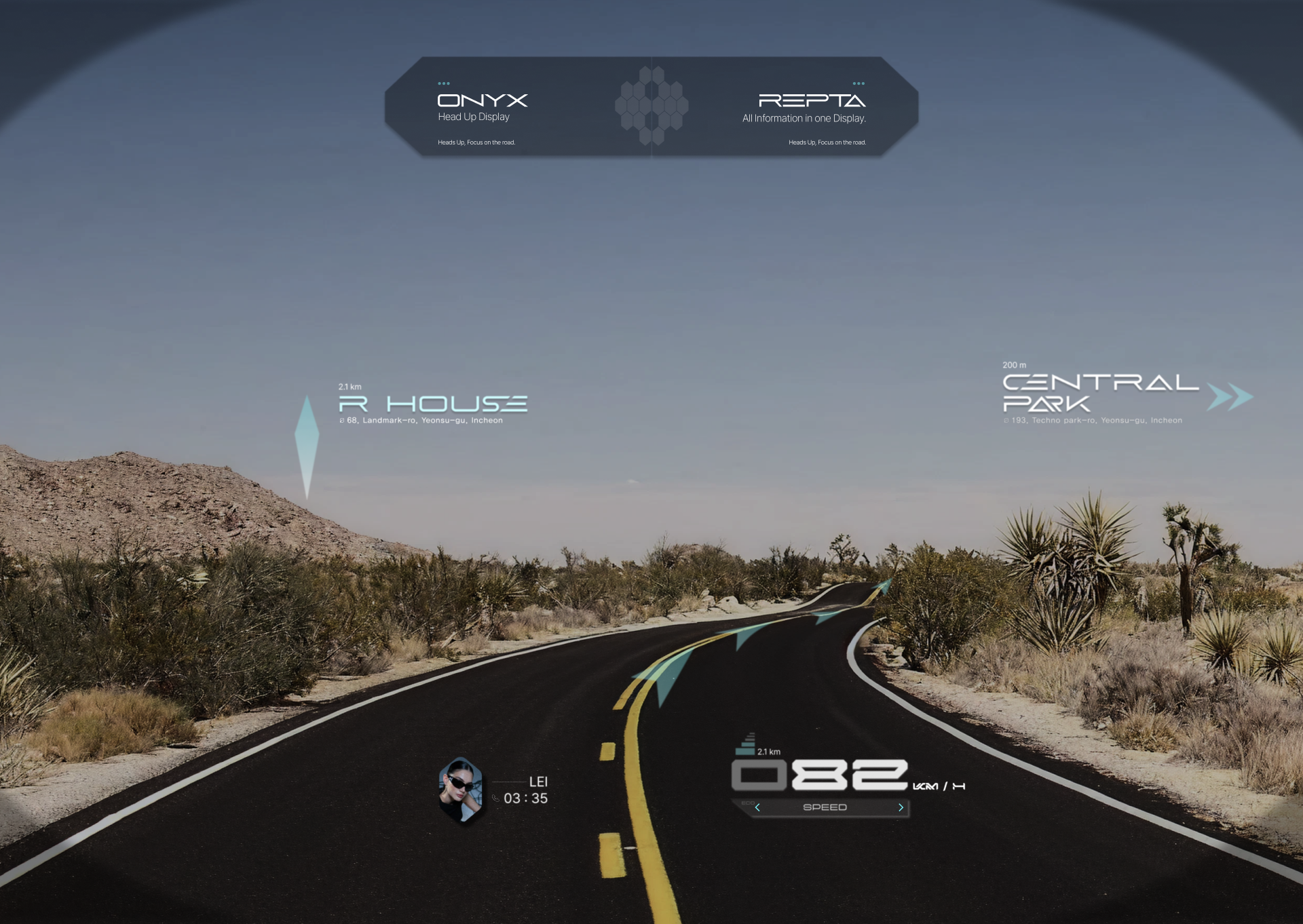Open the three-dot menu above ONYX

tap(444, 83)
